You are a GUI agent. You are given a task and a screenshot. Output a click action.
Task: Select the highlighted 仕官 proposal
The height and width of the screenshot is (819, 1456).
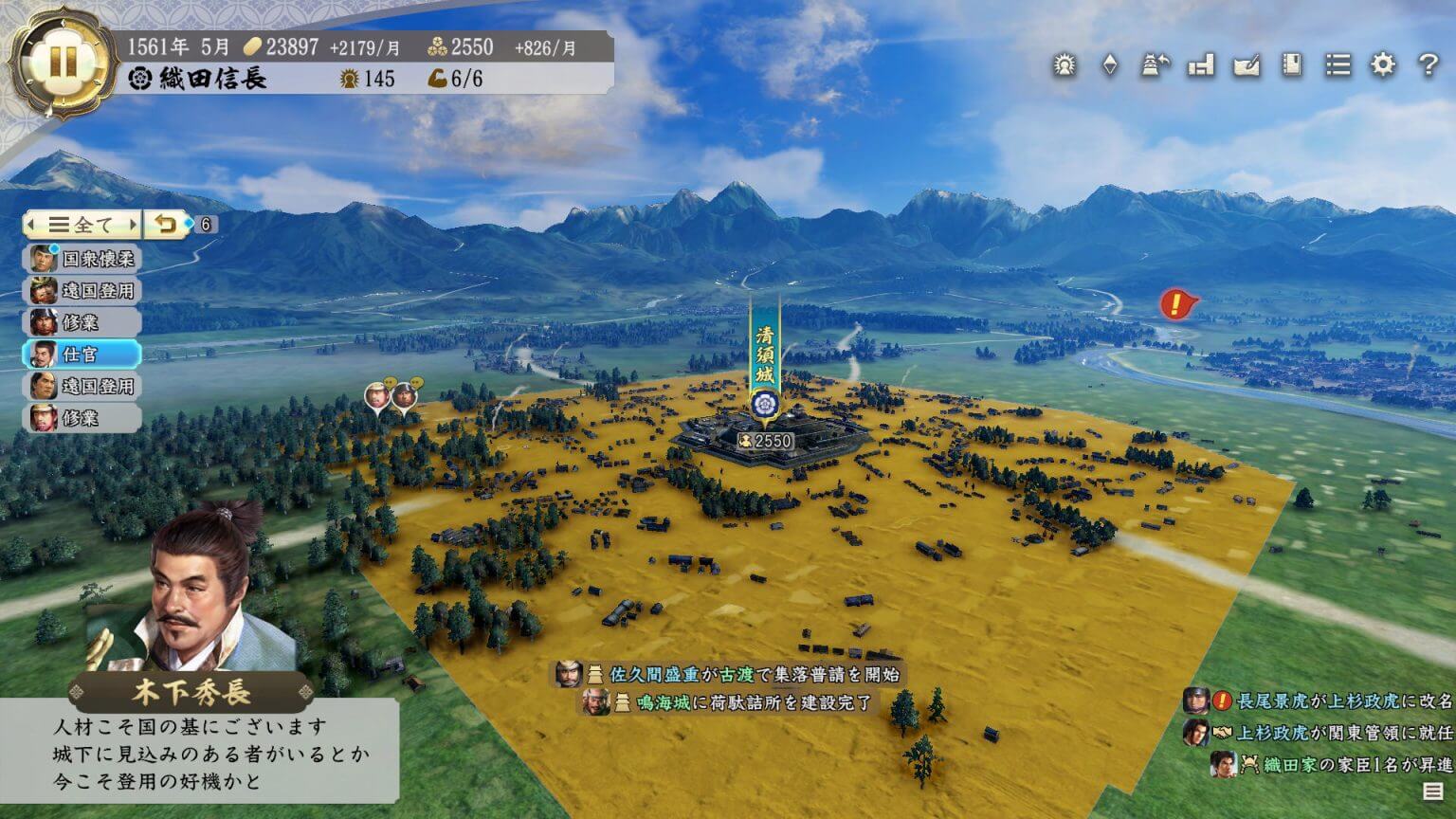[83, 355]
